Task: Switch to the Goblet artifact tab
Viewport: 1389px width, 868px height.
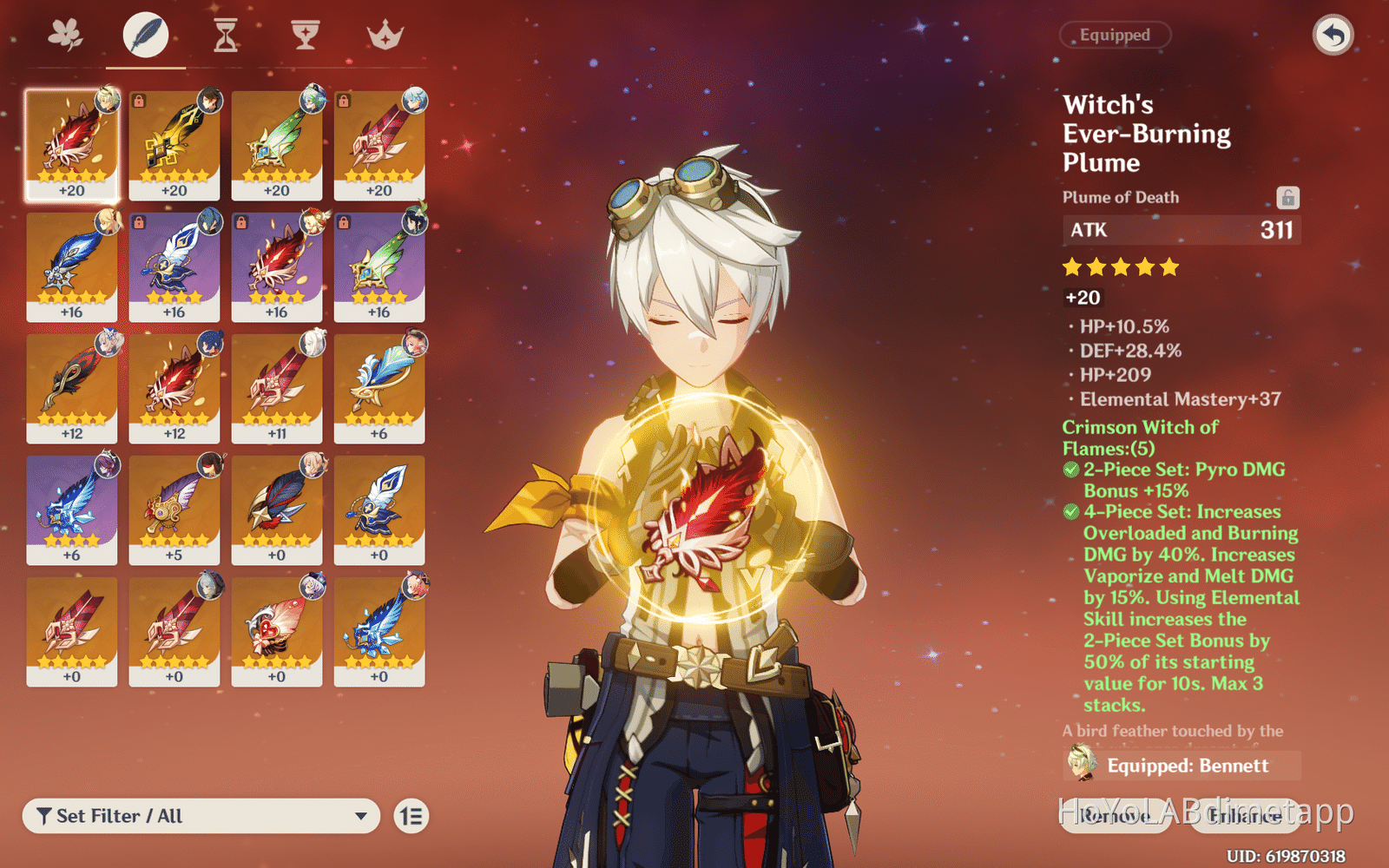Action: click(305, 36)
